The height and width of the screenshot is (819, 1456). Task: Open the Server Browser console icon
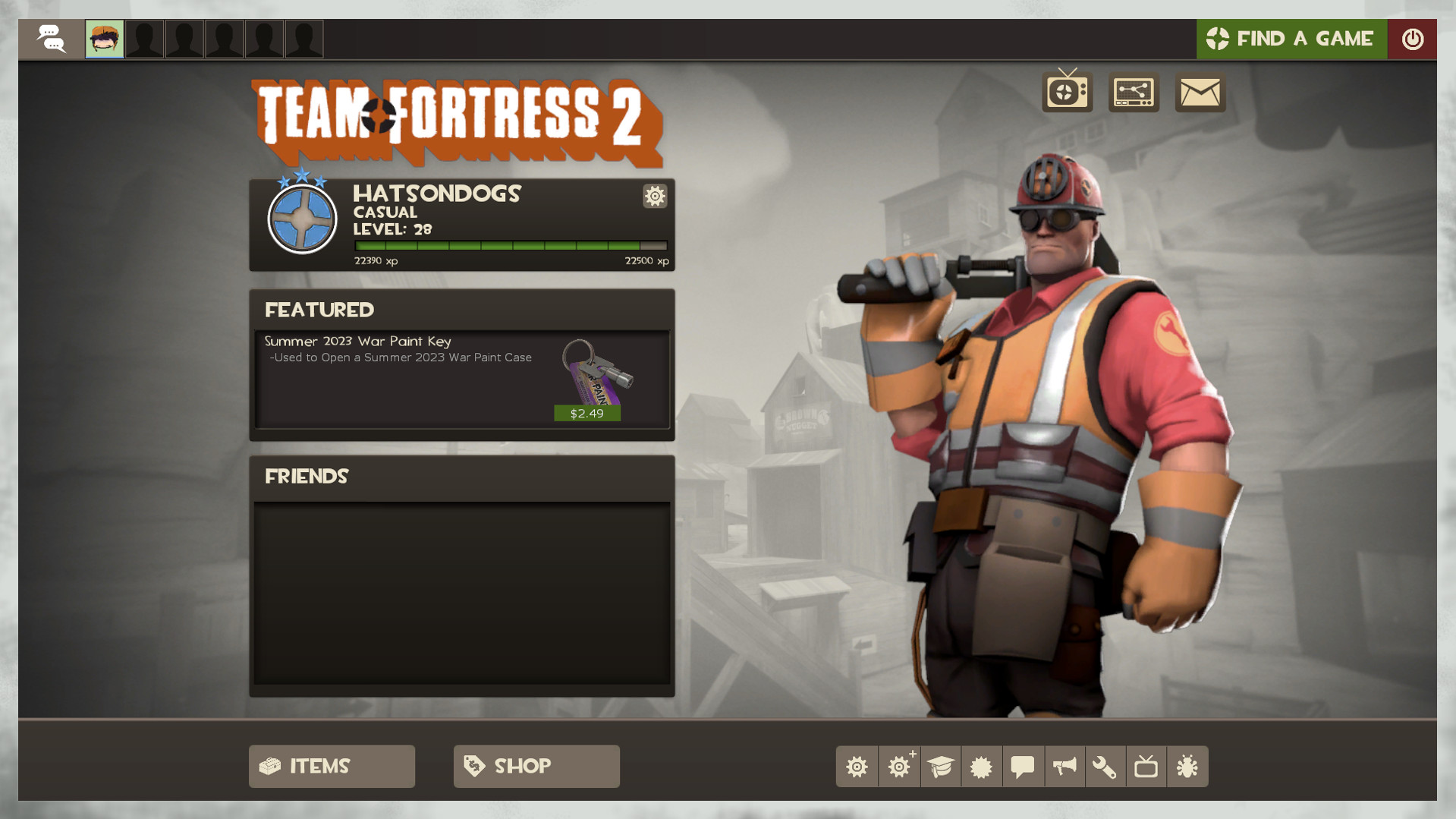point(1134,92)
